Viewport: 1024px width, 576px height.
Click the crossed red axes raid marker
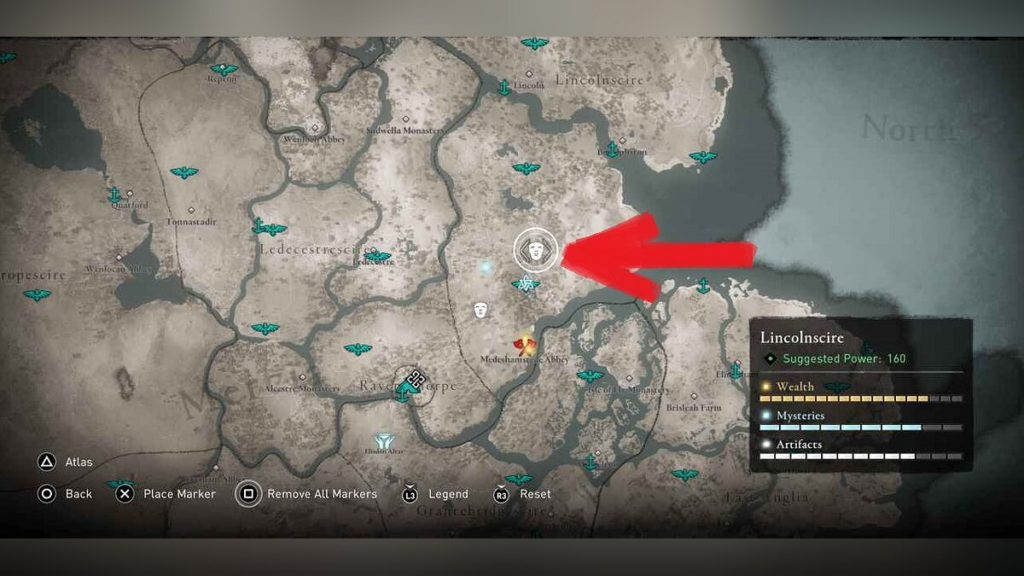524,345
